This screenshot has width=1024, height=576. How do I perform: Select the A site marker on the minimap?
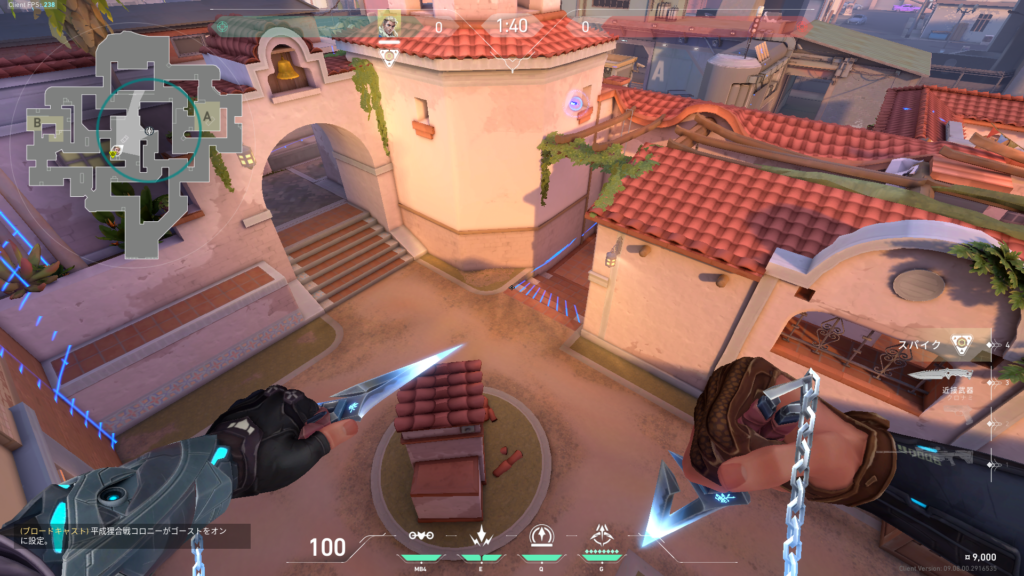(208, 116)
